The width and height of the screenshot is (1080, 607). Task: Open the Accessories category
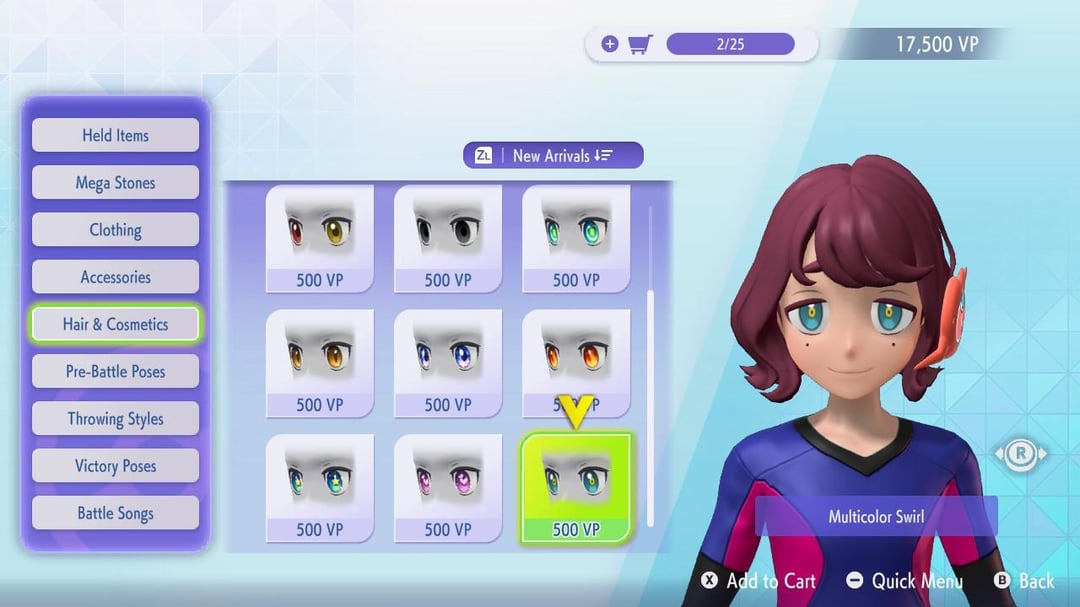(x=115, y=277)
